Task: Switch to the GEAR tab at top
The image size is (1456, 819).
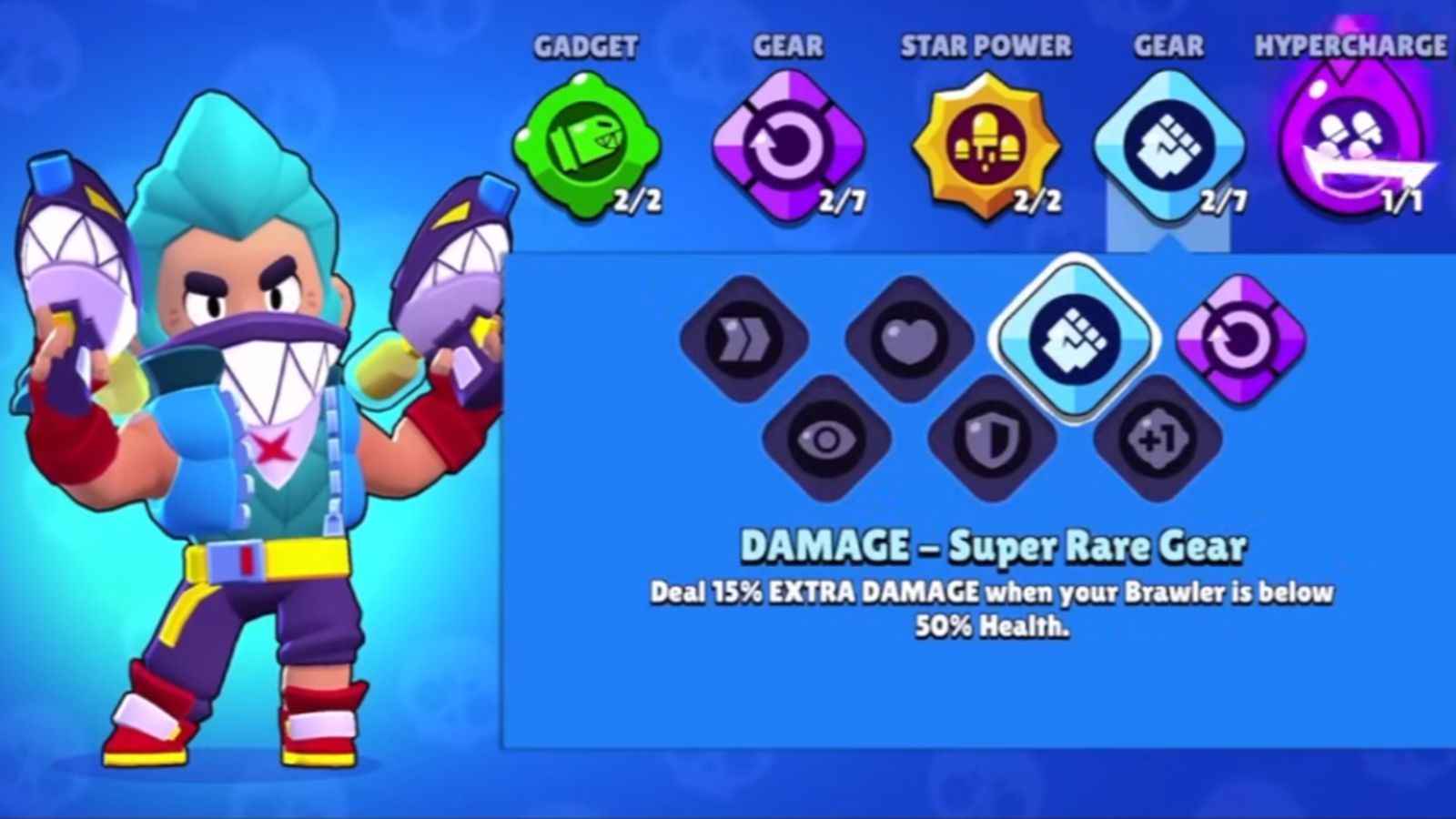Action: 788,44
